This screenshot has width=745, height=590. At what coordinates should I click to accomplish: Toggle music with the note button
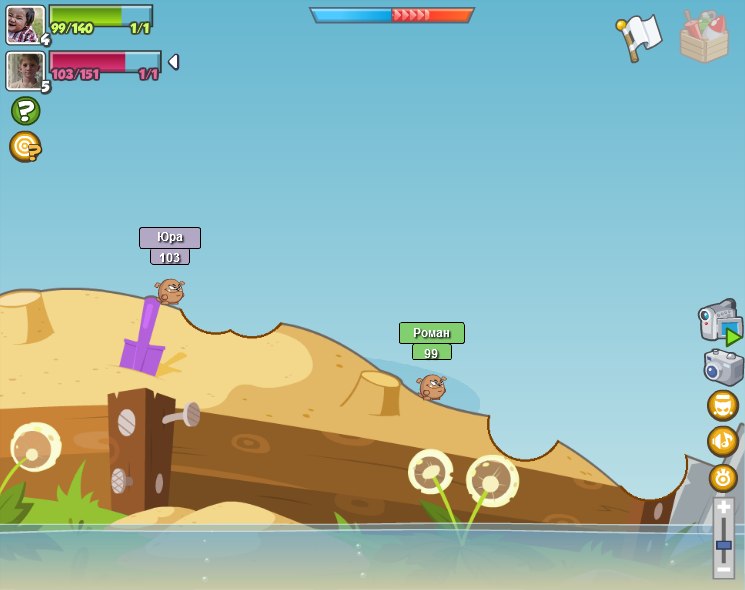tap(722, 441)
